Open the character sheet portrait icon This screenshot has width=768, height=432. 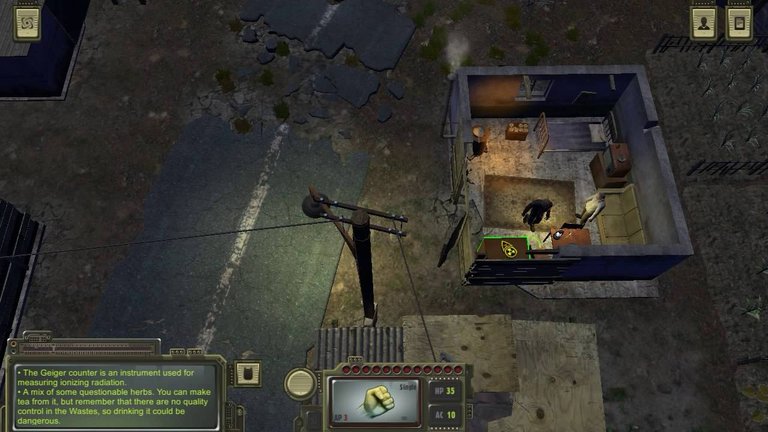704,23
